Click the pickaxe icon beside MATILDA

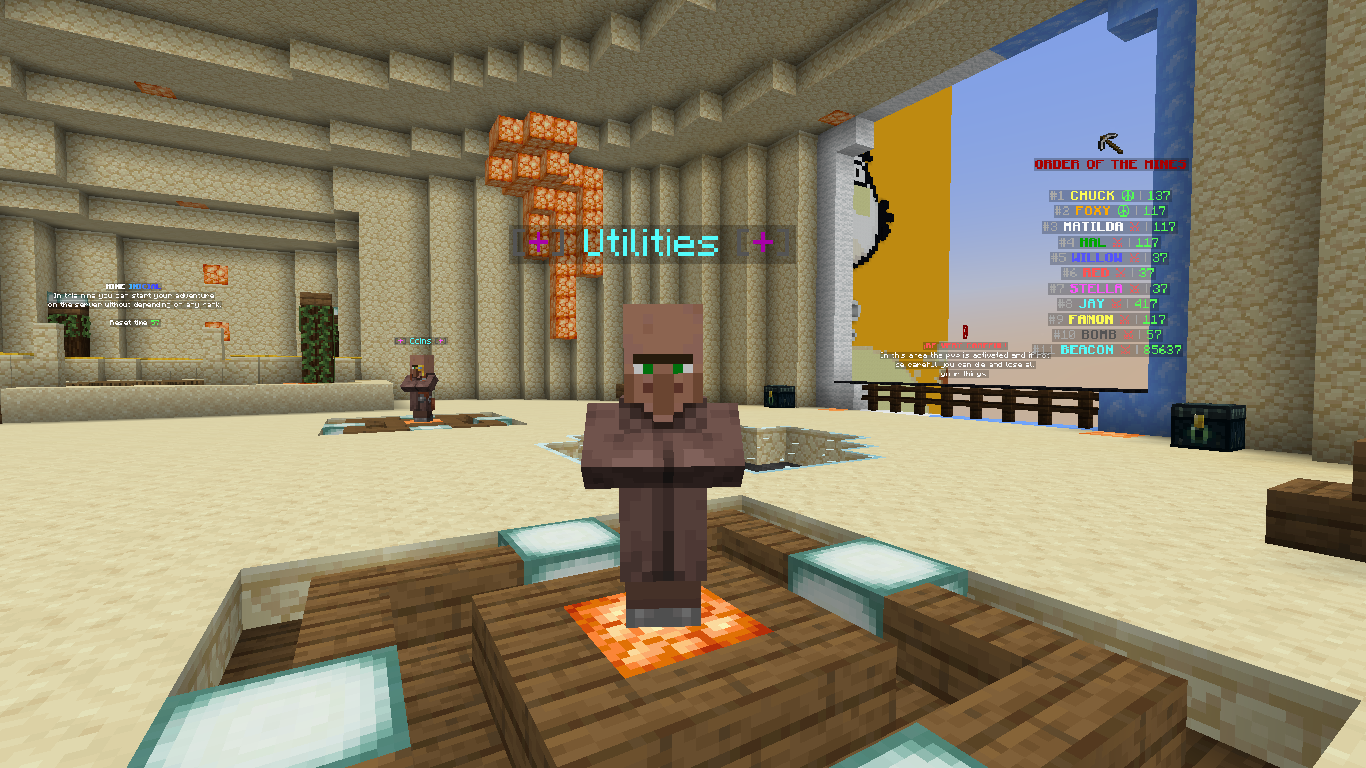coord(1133,226)
